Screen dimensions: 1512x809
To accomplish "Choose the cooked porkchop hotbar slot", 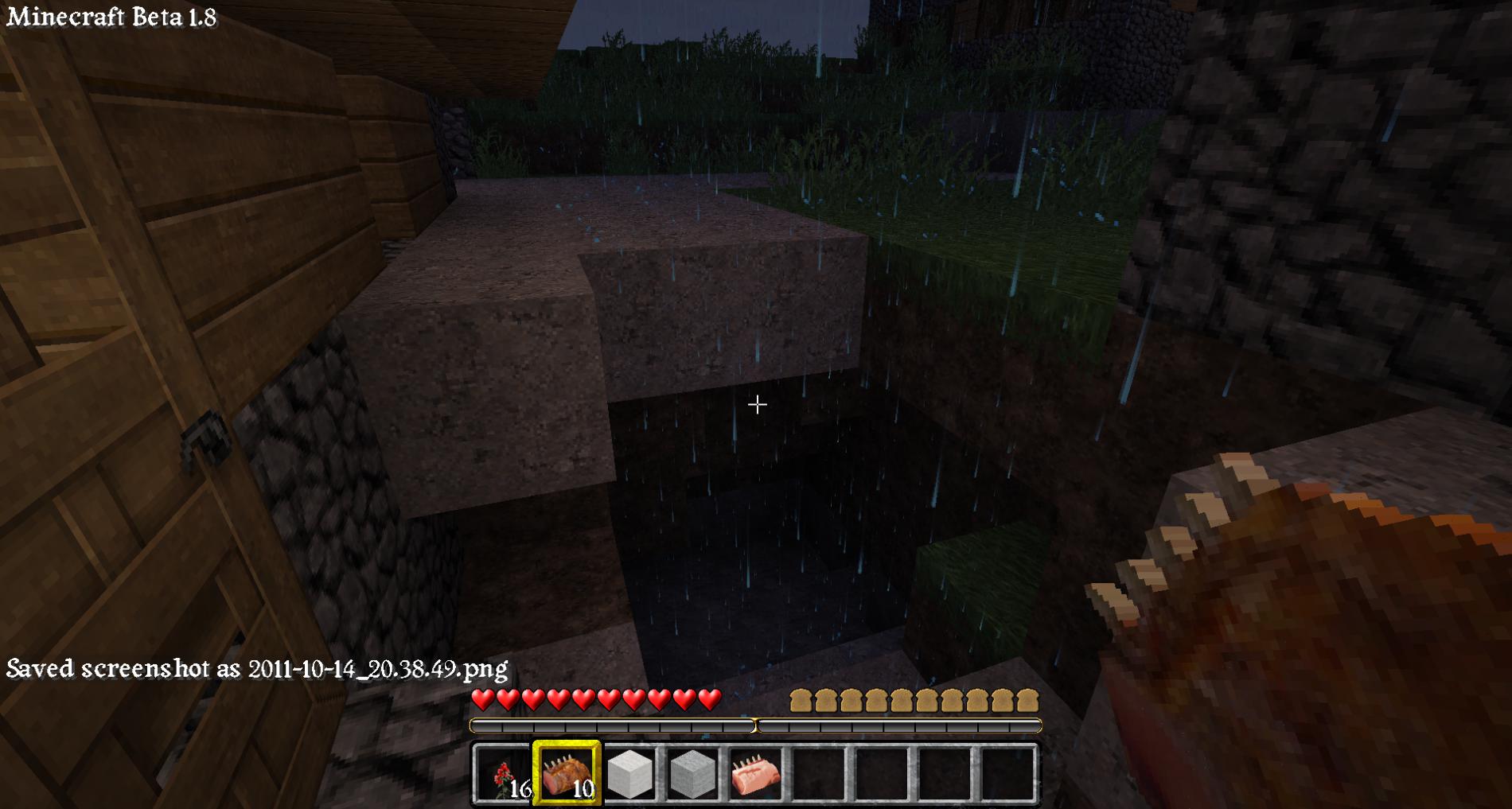I will [x=567, y=775].
